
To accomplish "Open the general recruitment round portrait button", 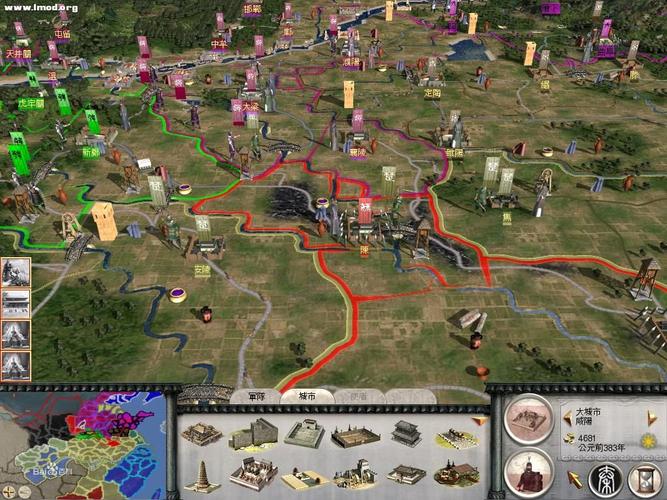I will pyautogui.click(x=531, y=471).
